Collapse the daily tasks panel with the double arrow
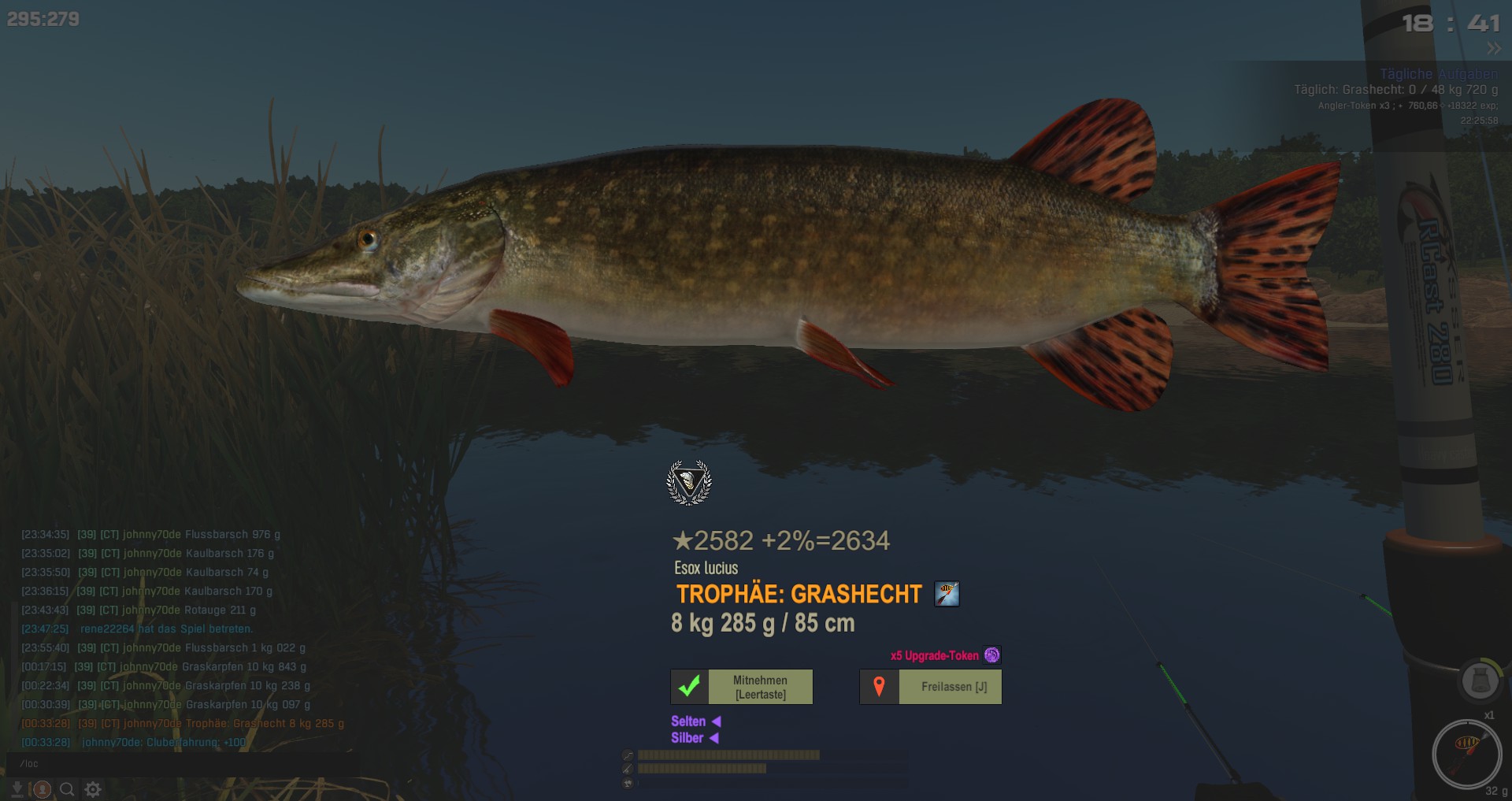Image resolution: width=1512 pixels, height=801 pixels. pos(1494,49)
